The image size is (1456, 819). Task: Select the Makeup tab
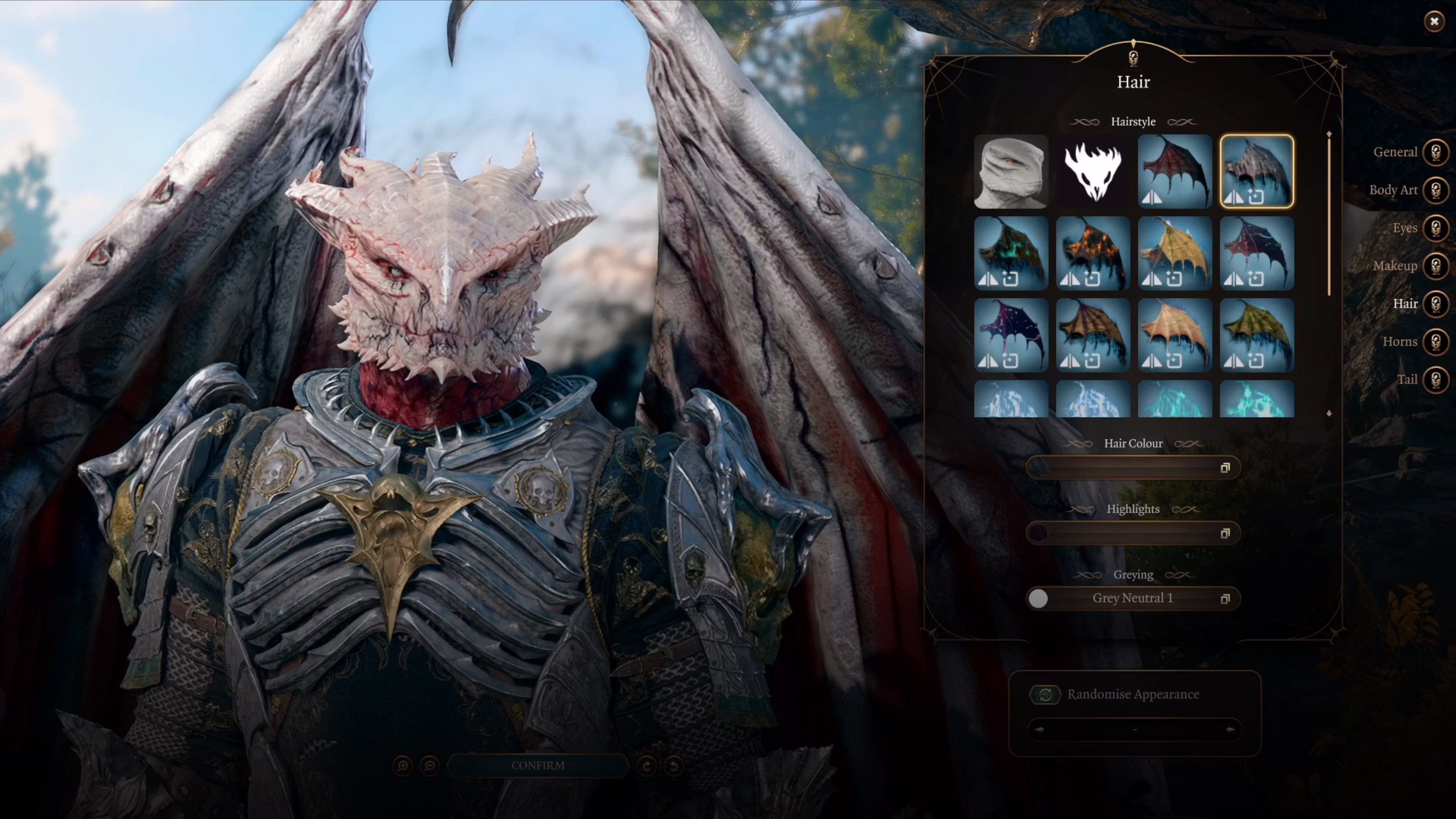pyautogui.click(x=1436, y=266)
